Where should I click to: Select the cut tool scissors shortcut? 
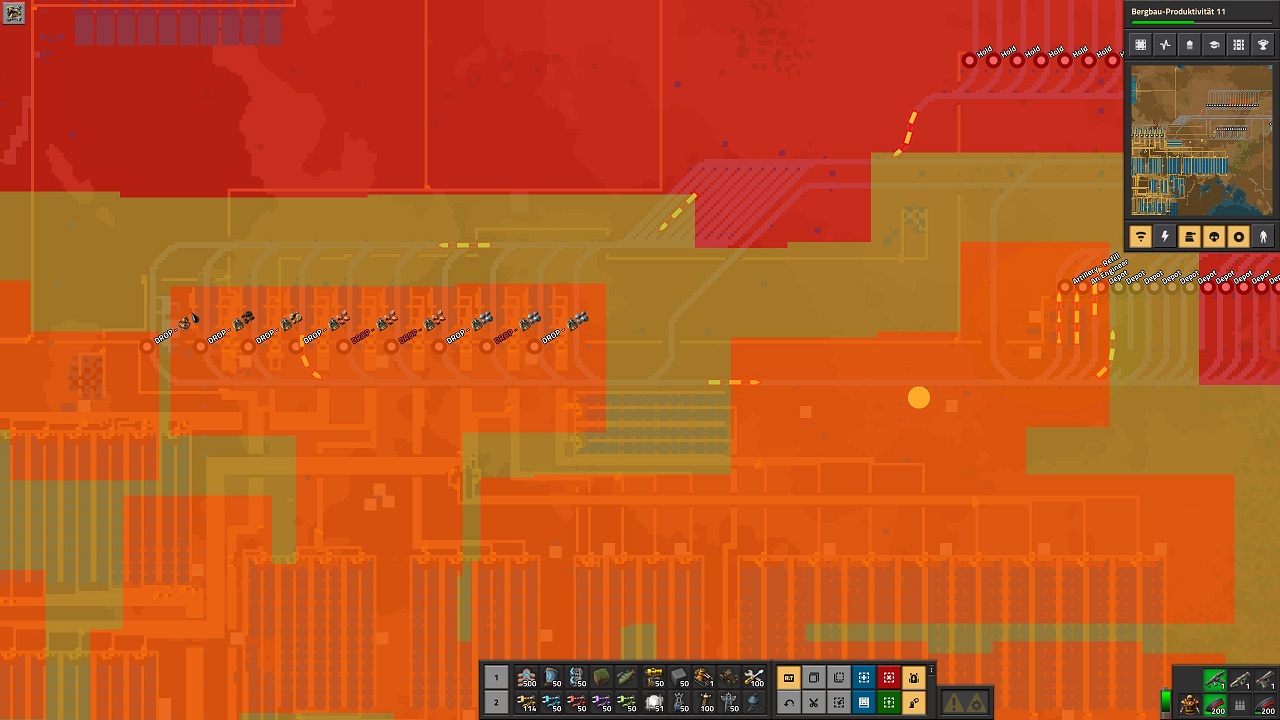click(814, 702)
